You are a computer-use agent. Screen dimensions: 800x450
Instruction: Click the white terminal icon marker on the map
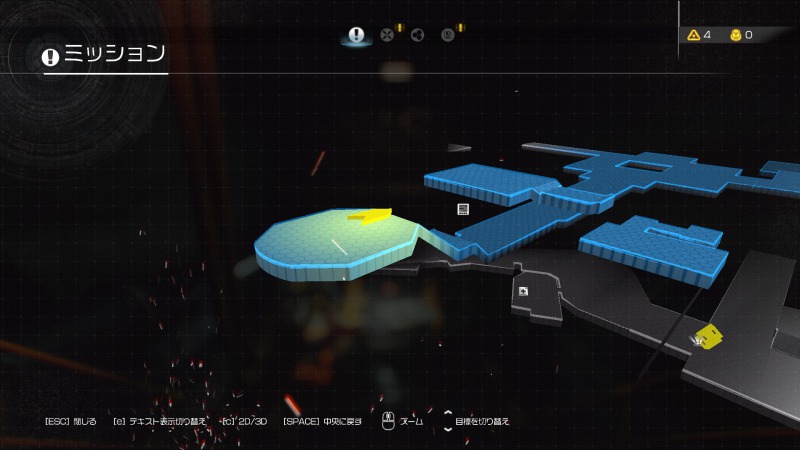tap(463, 208)
